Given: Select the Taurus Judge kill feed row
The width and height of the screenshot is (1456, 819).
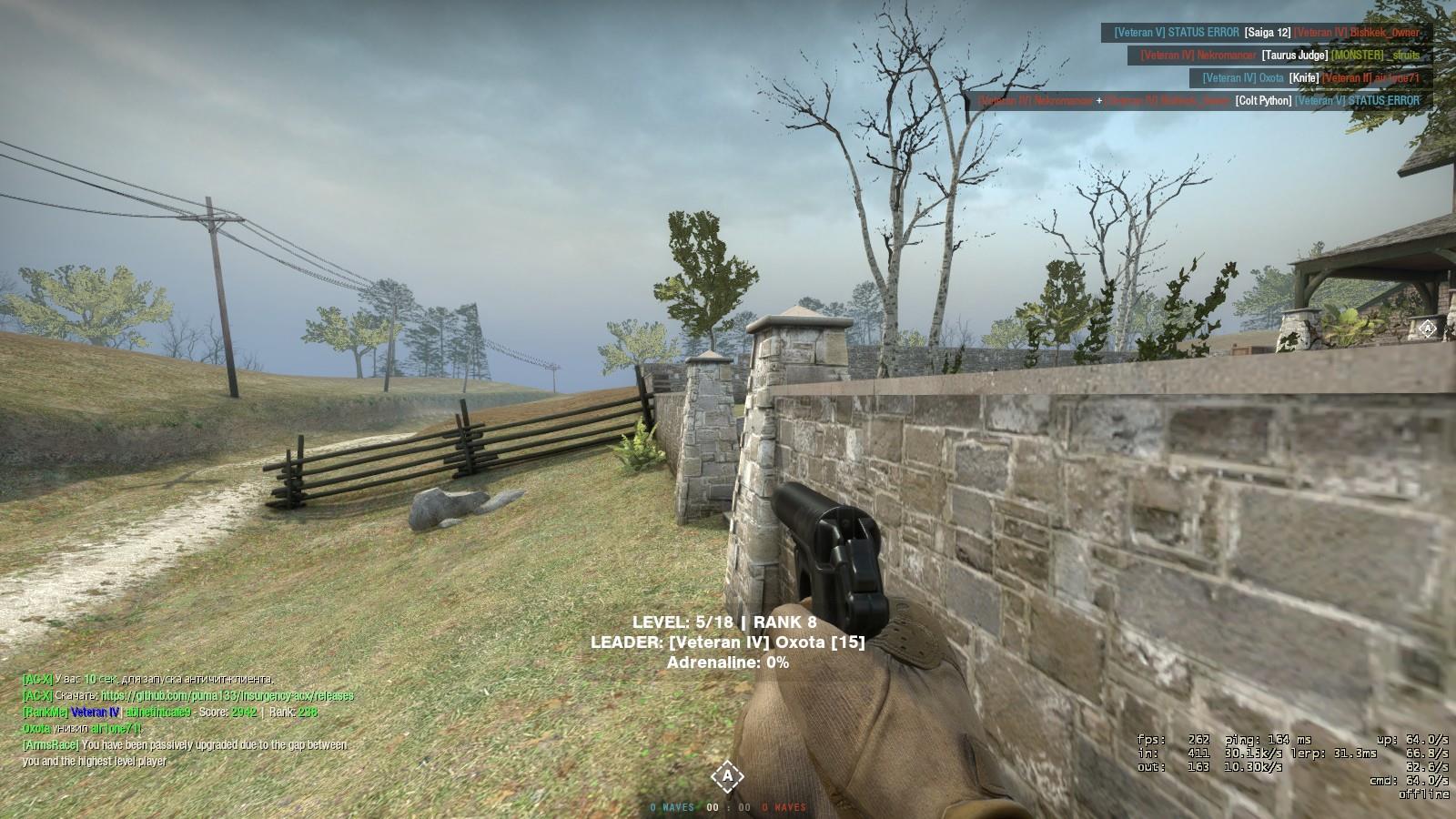Looking at the screenshot, I should click(1279, 56).
